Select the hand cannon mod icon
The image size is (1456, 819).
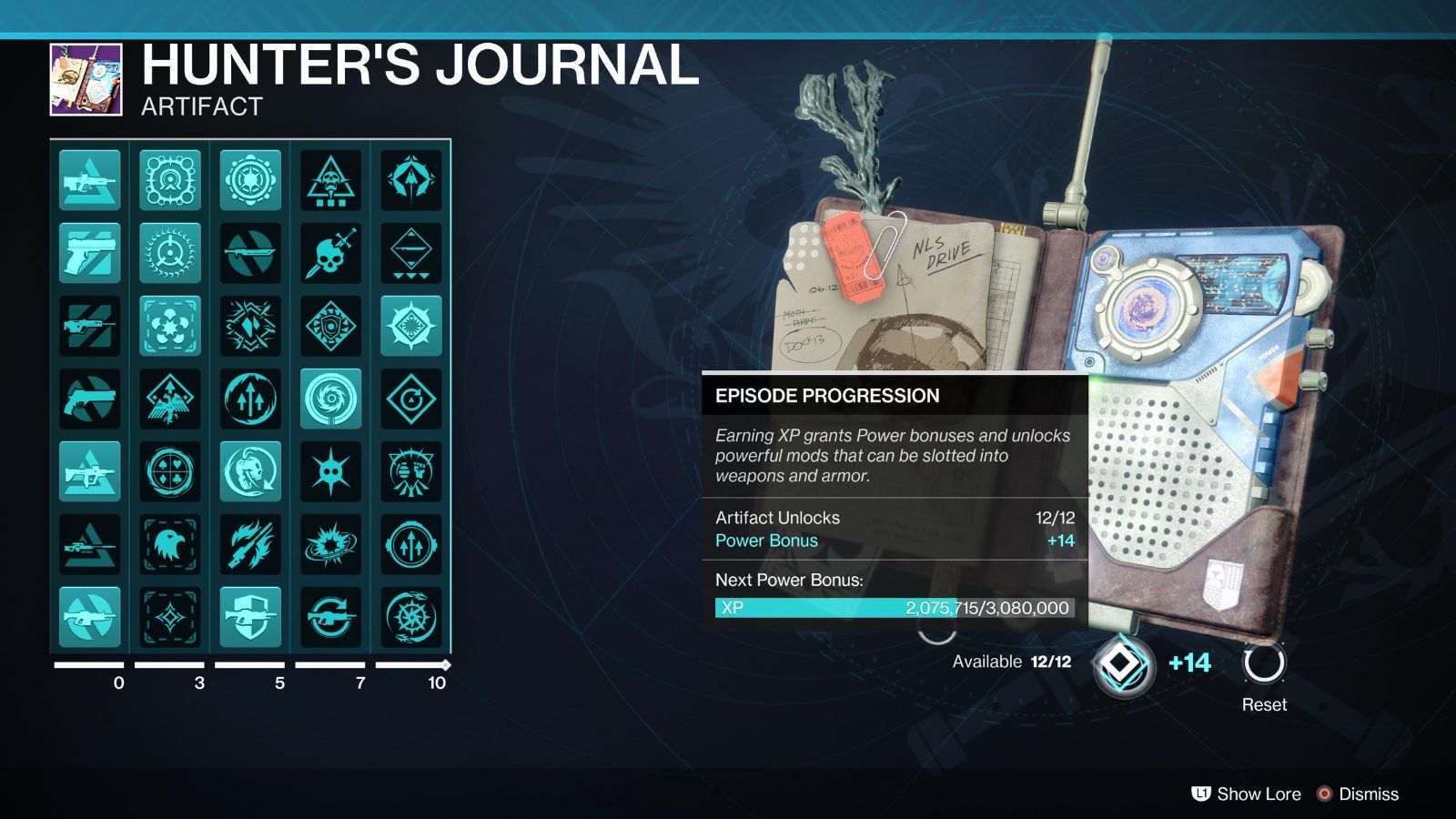(x=89, y=399)
